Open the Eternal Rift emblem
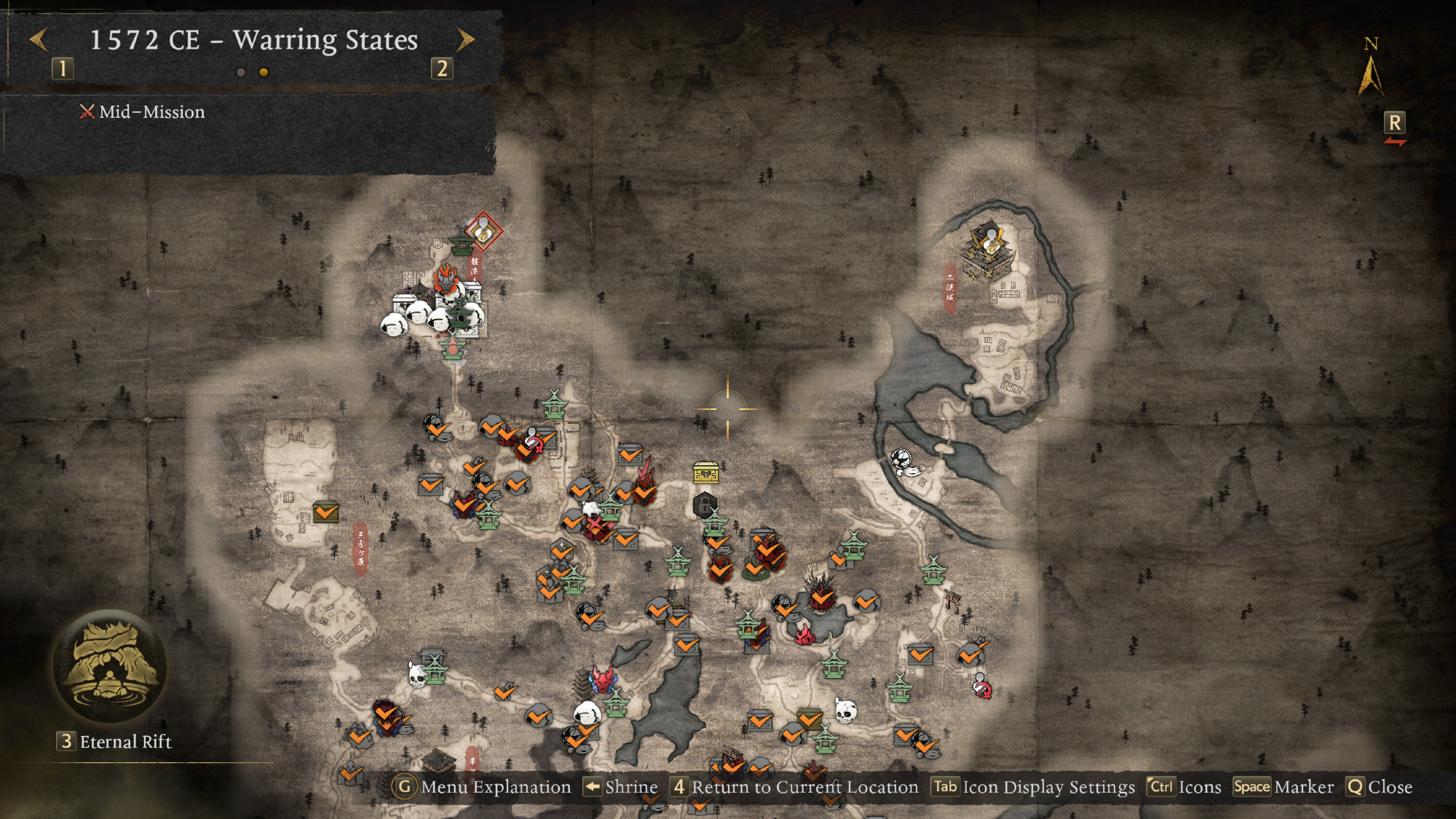 click(110, 667)
